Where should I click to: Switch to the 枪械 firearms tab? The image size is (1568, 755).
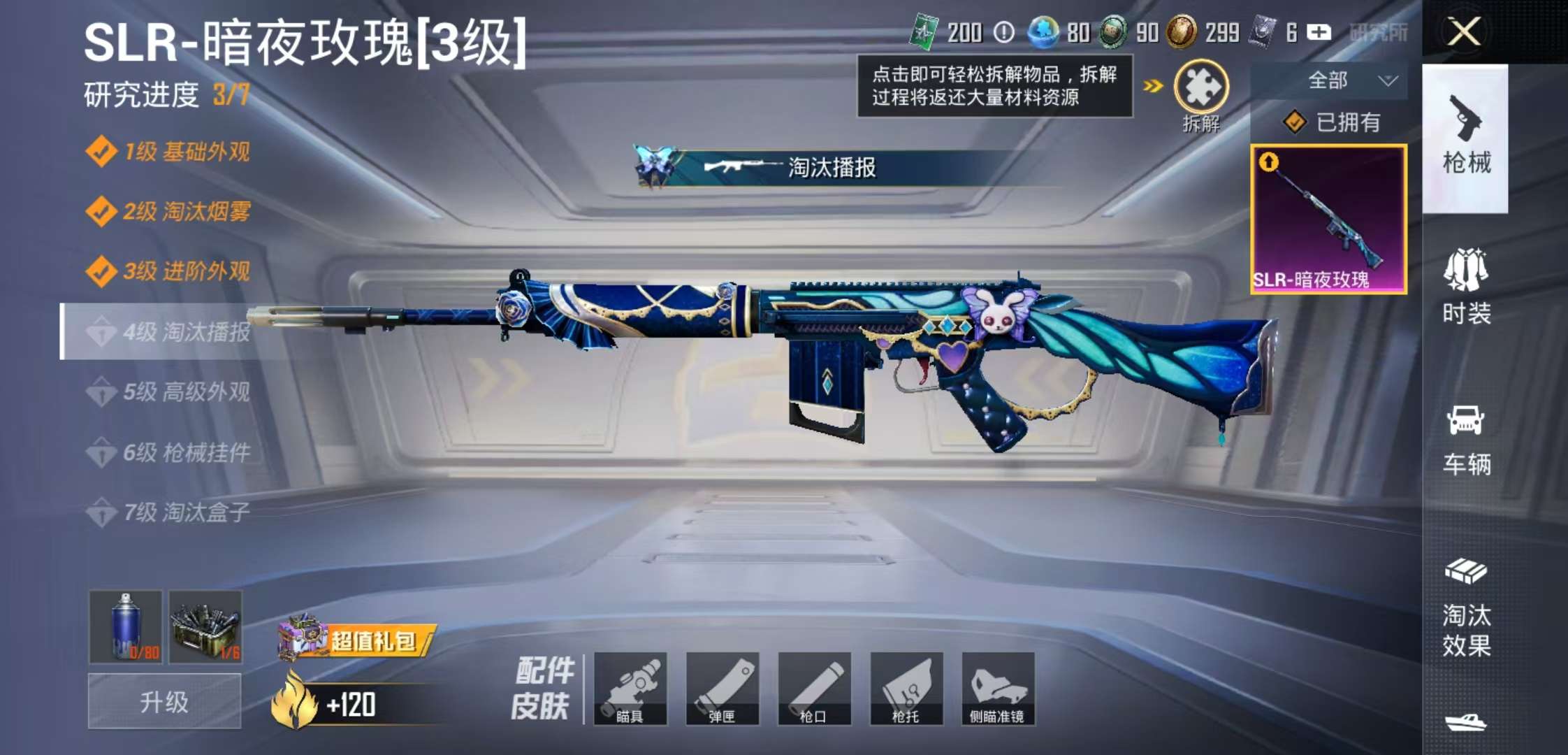point(1466,138)
